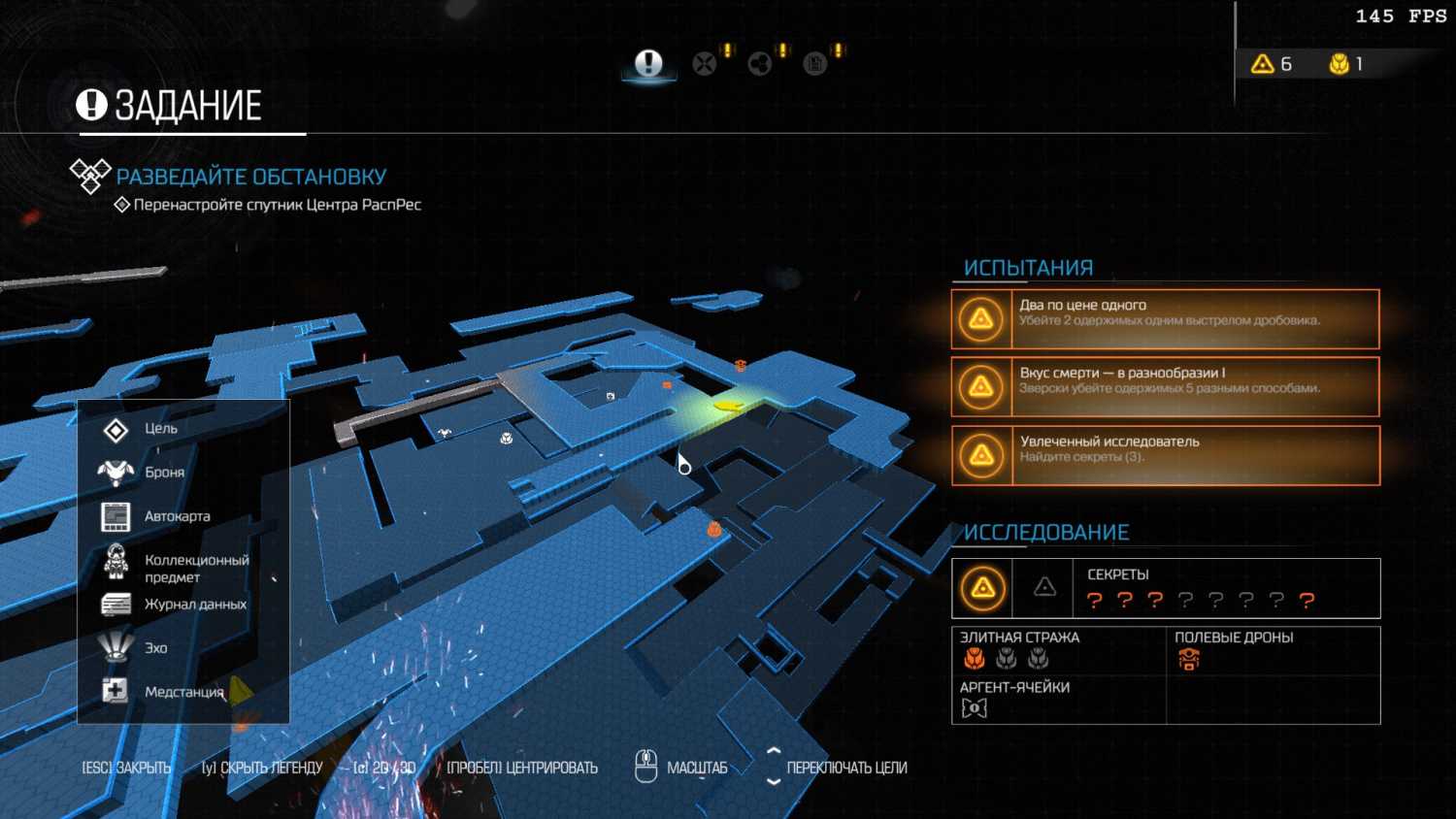The height and width of the screenshot is (819, 1456).
Task: Click the glowing orange triangle exploration icon
Action: point(983,588)
